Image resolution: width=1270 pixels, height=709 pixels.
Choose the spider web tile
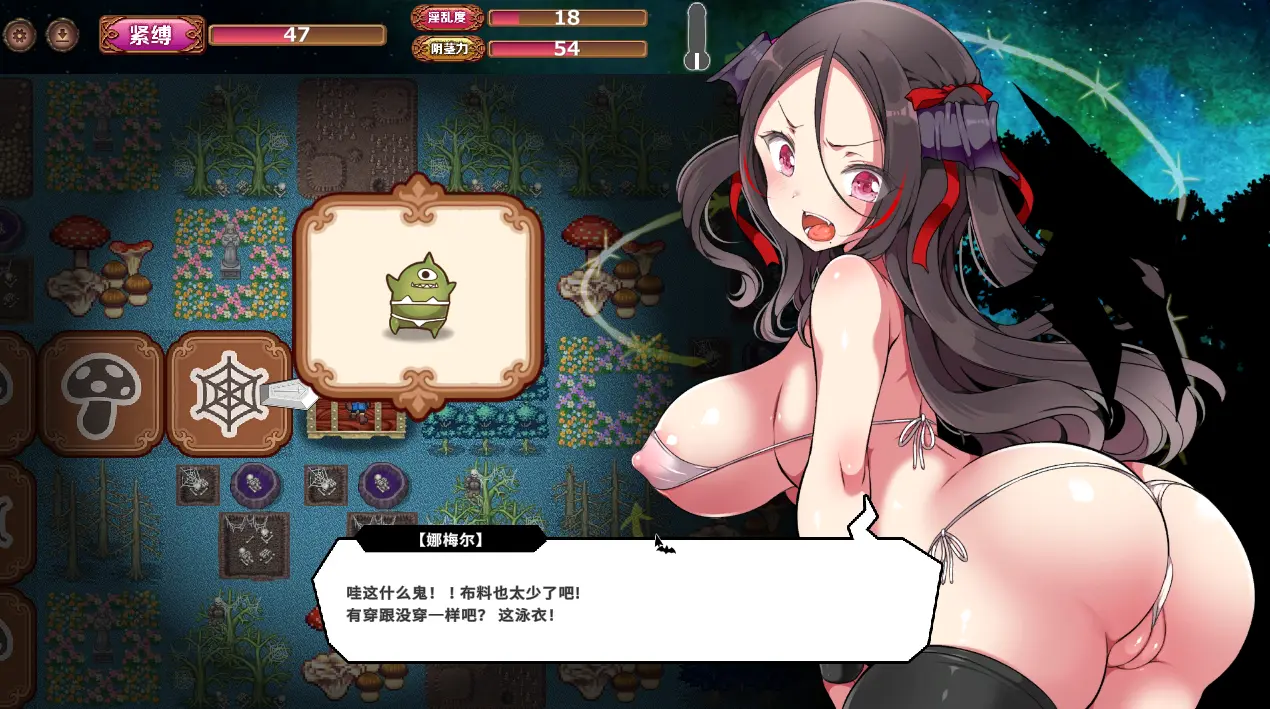click(x=227, y=394)
